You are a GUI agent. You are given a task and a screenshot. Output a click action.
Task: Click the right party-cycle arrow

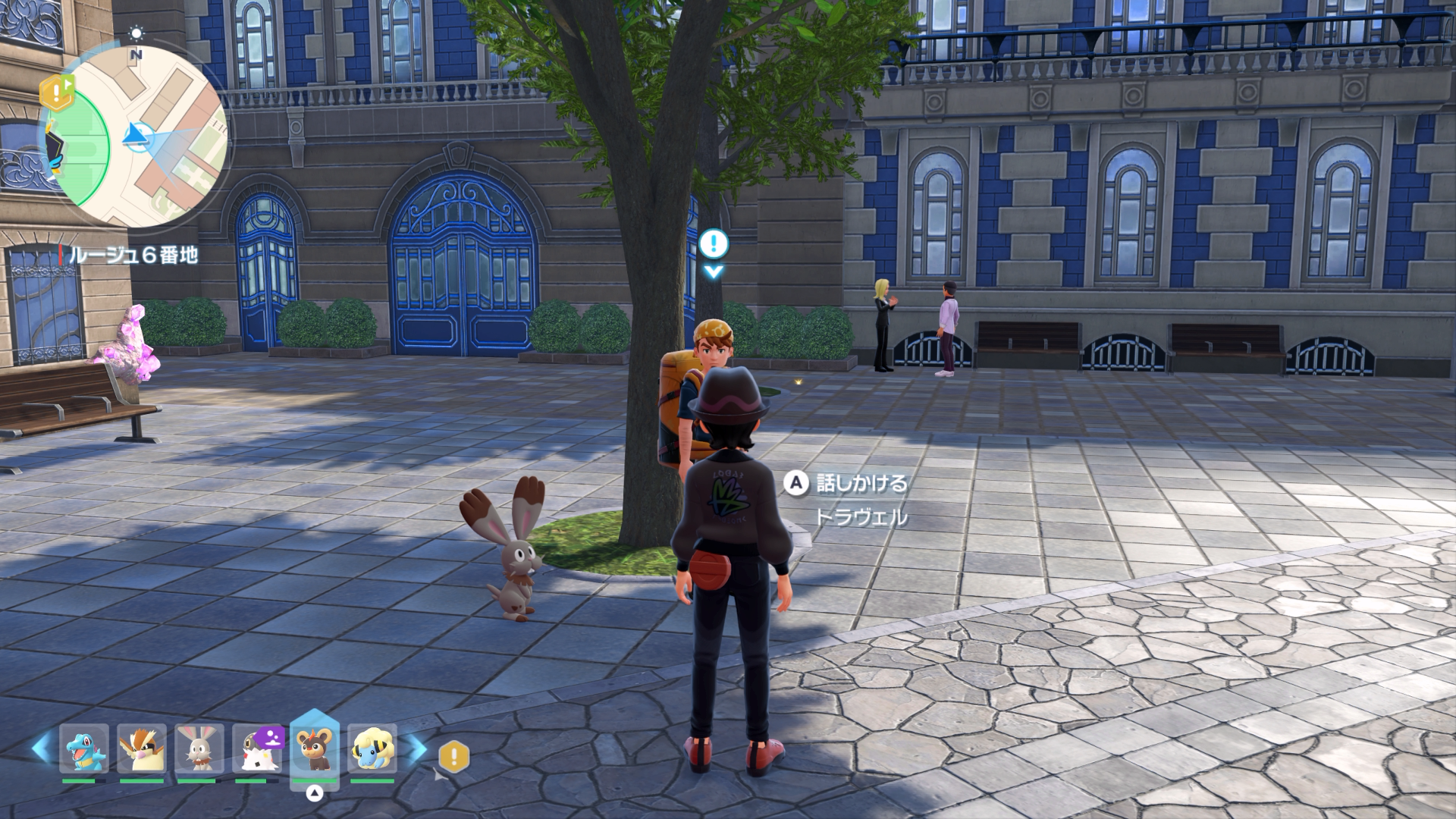click(418, 748)
